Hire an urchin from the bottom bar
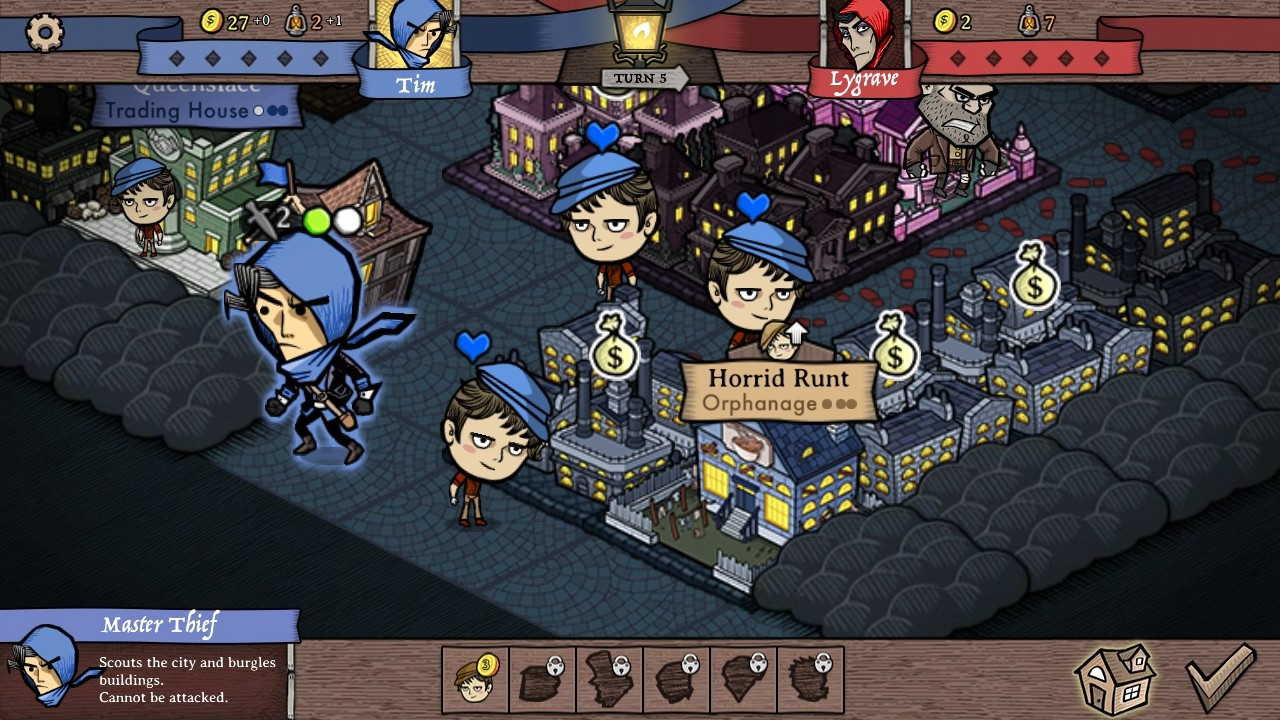 (x=475, y=680)
